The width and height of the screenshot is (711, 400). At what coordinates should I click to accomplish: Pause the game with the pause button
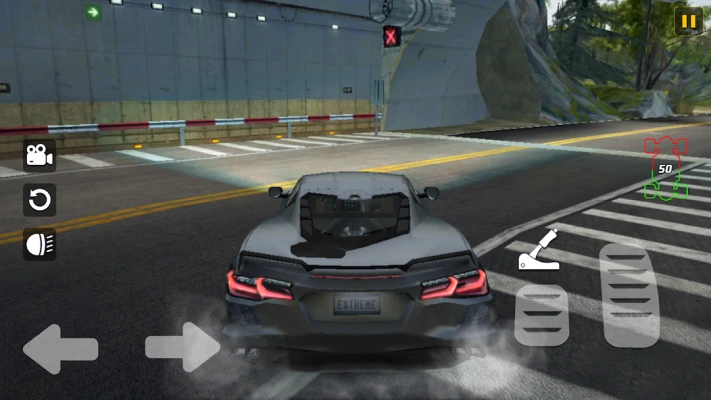688,21
